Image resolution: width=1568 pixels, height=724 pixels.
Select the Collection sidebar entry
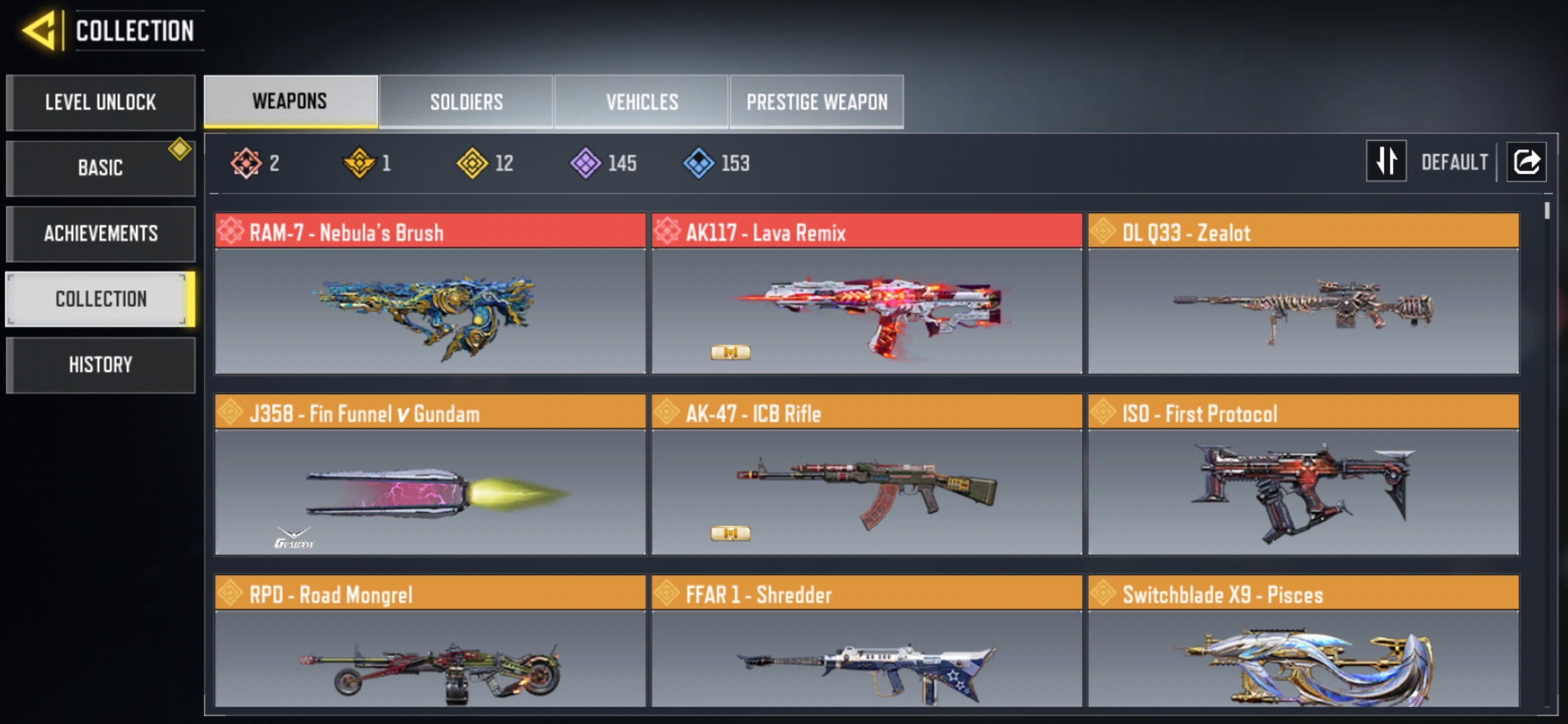click(x=101, y=299)
